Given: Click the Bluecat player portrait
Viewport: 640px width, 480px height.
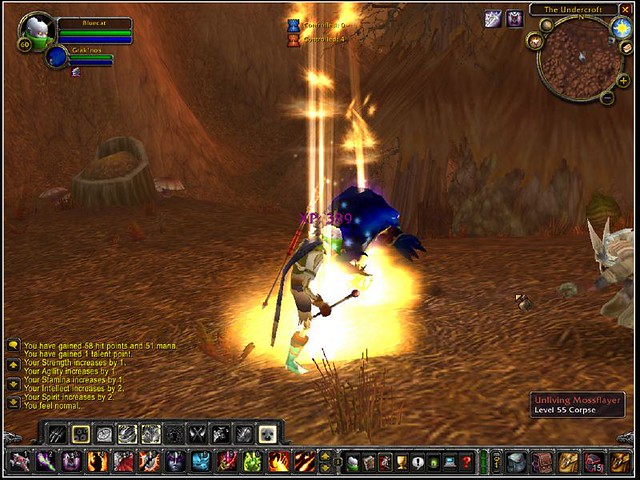Looking at the screenshot, I should (38, 31).
